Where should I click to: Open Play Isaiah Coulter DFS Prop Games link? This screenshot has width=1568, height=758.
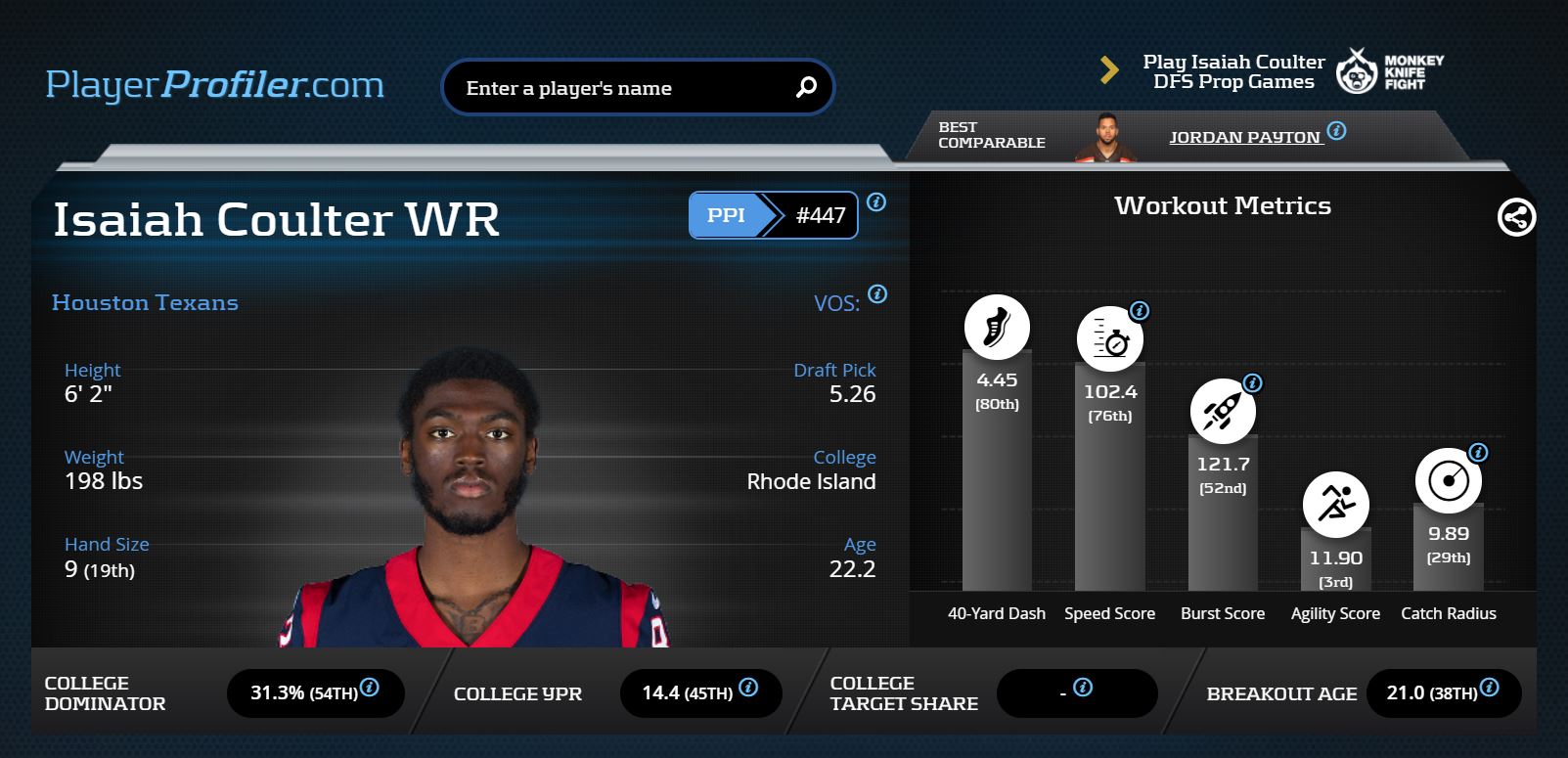coord(1233,71)
